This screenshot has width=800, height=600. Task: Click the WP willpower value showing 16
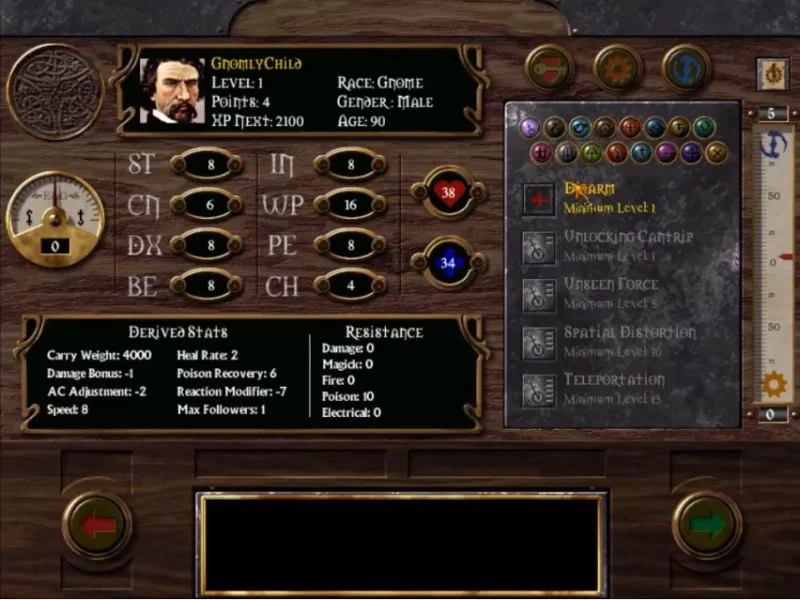point(350,205)
